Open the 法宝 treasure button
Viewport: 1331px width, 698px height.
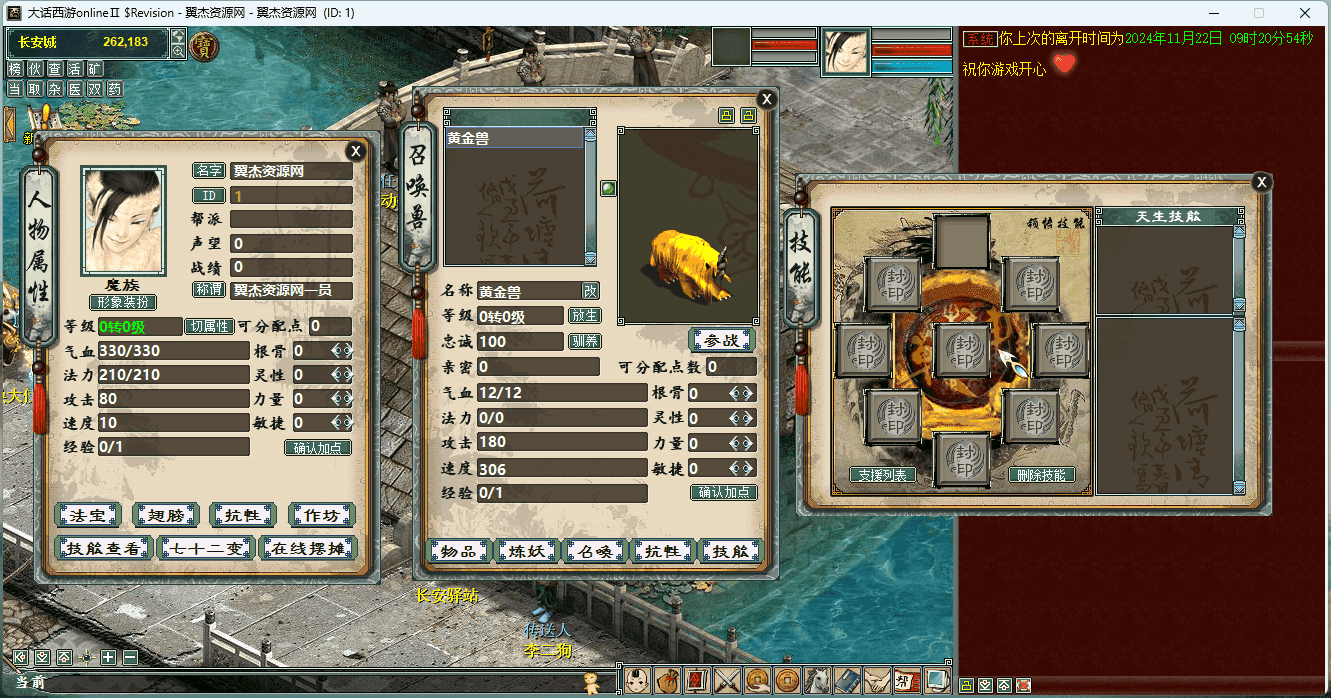(87, 516)
